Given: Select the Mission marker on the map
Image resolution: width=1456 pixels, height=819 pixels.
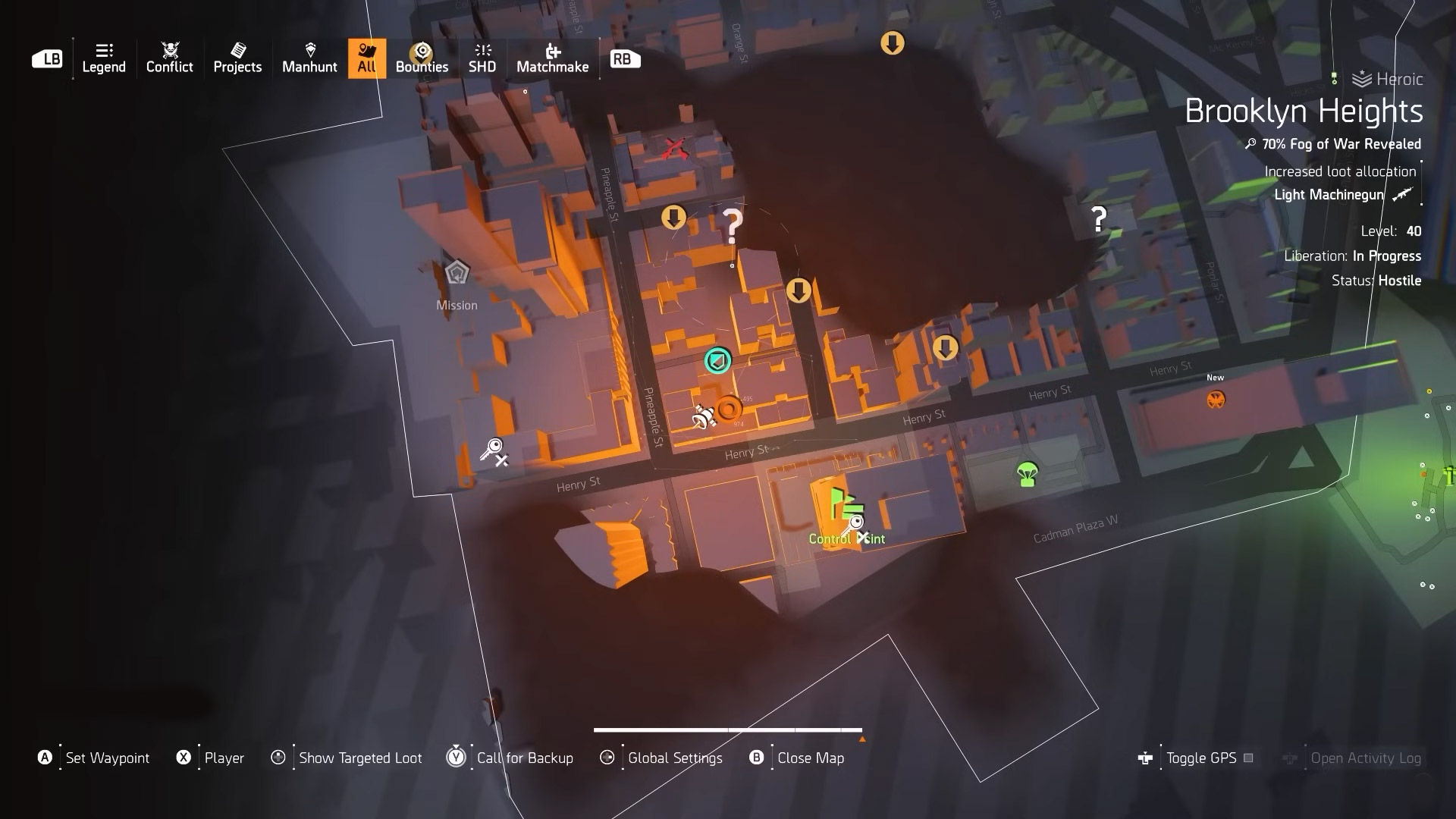Looking at the screenshot, I should pyautogui.click(x=457, y=273).
